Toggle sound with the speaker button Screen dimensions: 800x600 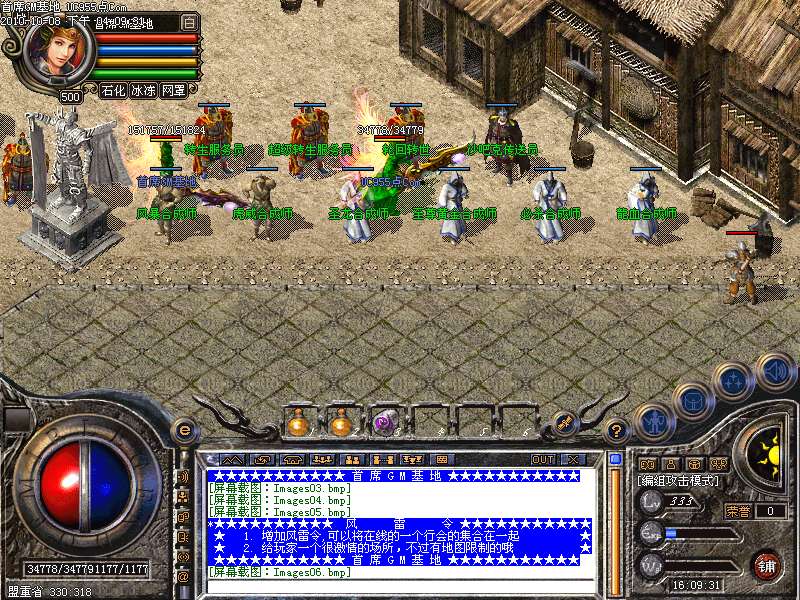774,371
